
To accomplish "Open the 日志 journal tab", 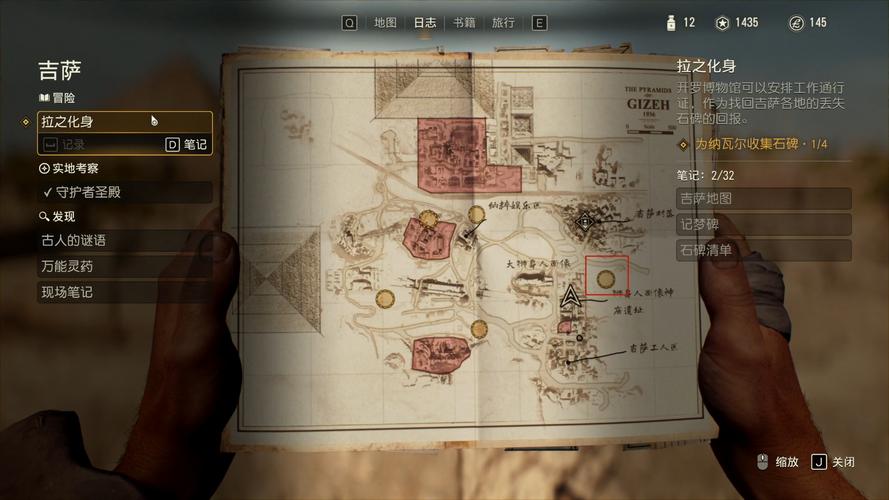I will 425,22.
